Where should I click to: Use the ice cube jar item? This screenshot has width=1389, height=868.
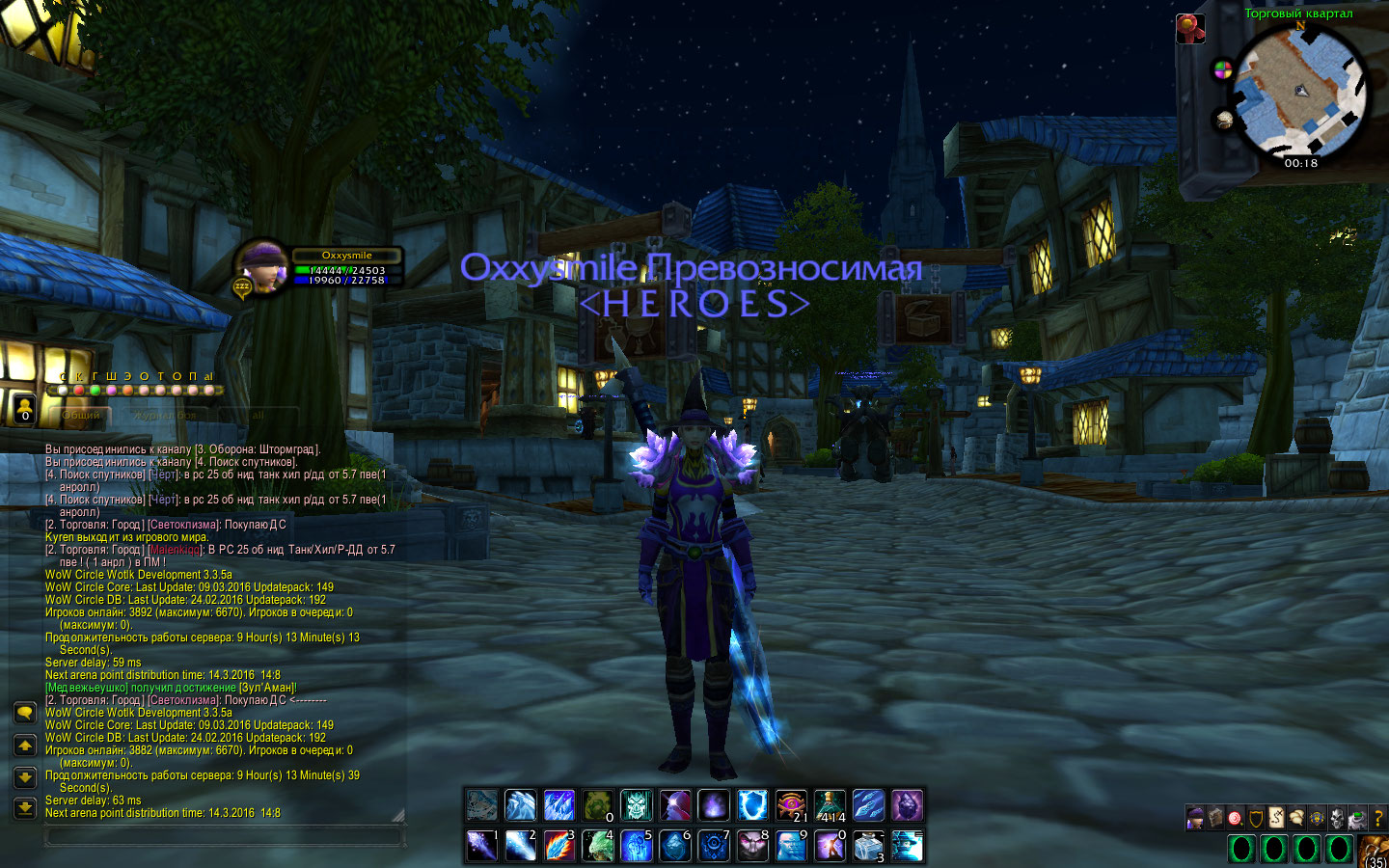click(x=868, y=845)
